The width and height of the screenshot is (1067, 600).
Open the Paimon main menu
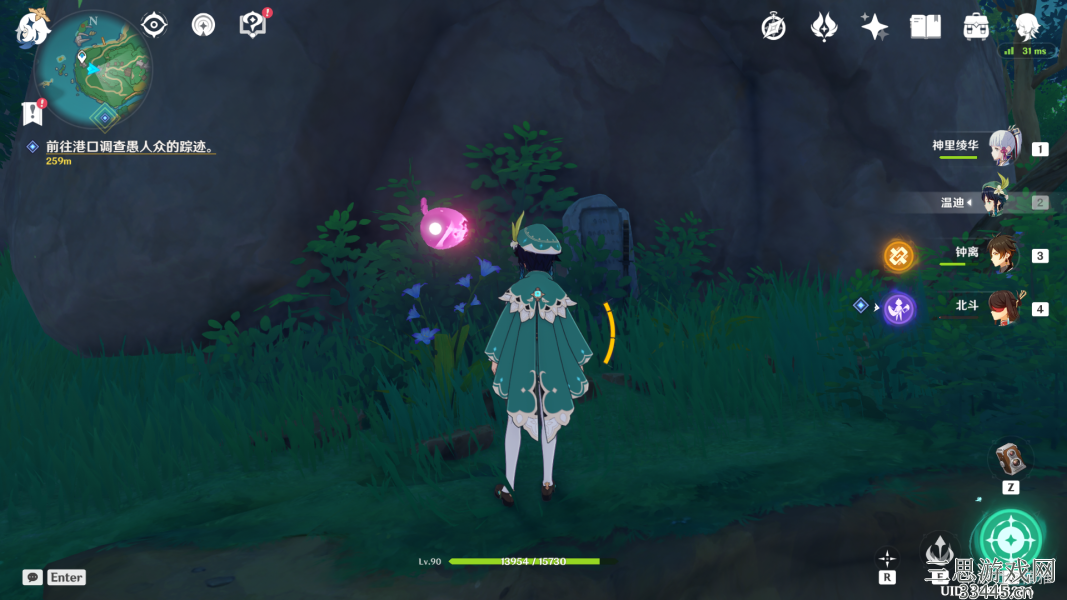33,26
